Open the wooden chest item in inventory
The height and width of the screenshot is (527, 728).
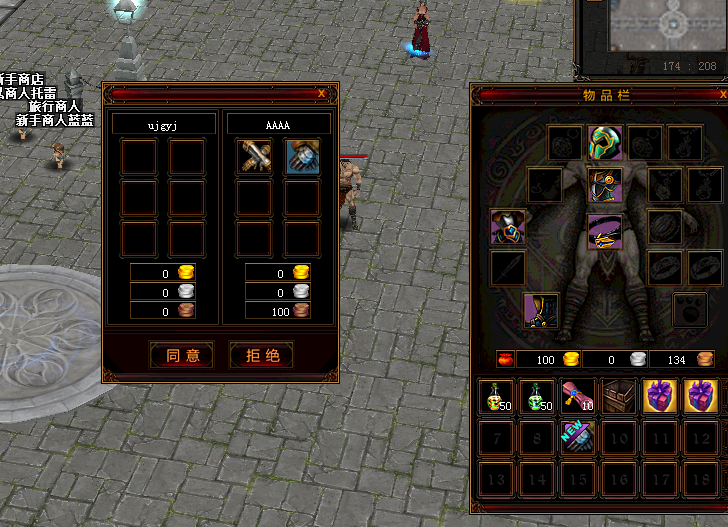pos(619,397)
